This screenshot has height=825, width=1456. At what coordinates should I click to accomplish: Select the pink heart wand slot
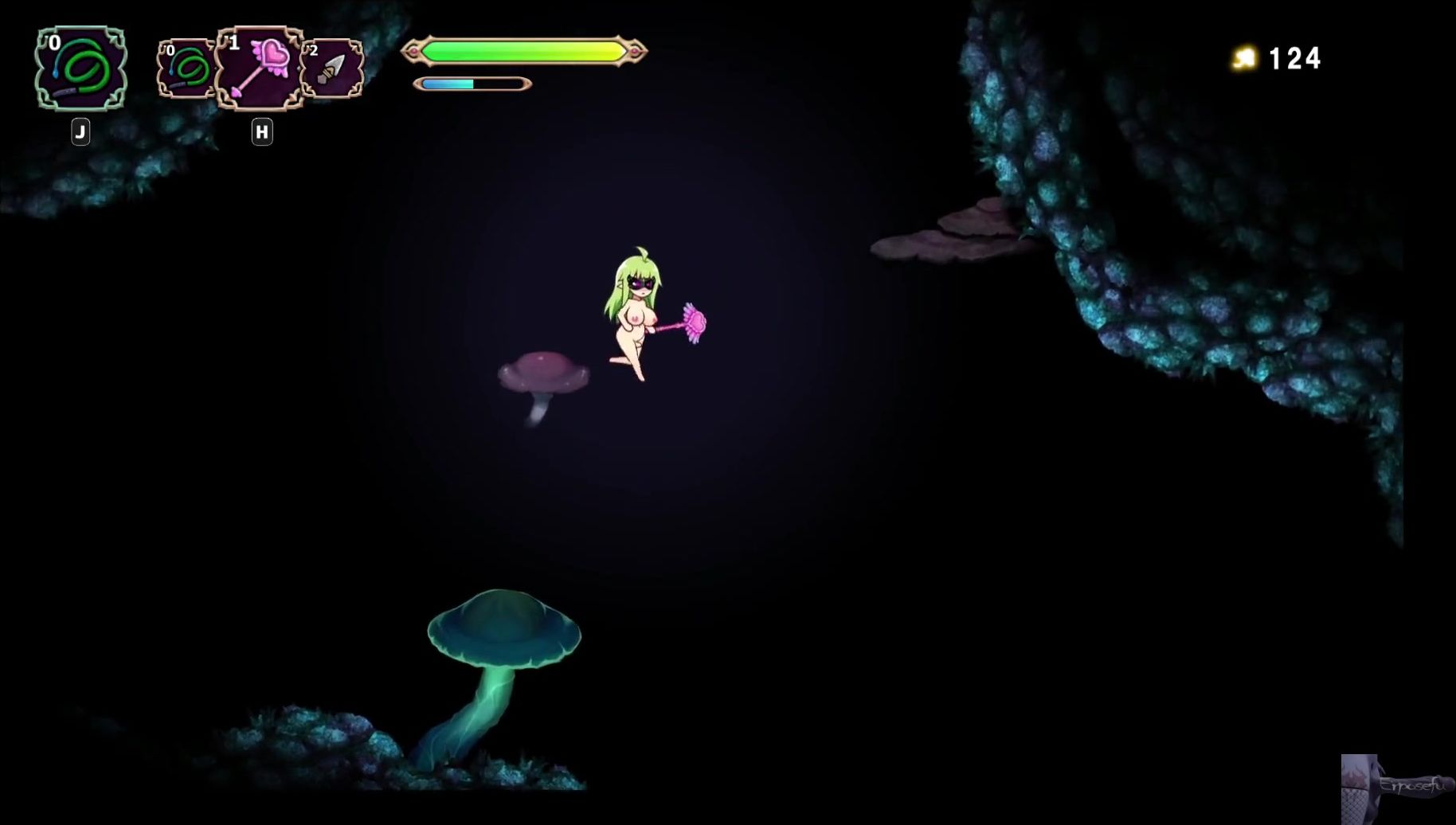[260, 69]
